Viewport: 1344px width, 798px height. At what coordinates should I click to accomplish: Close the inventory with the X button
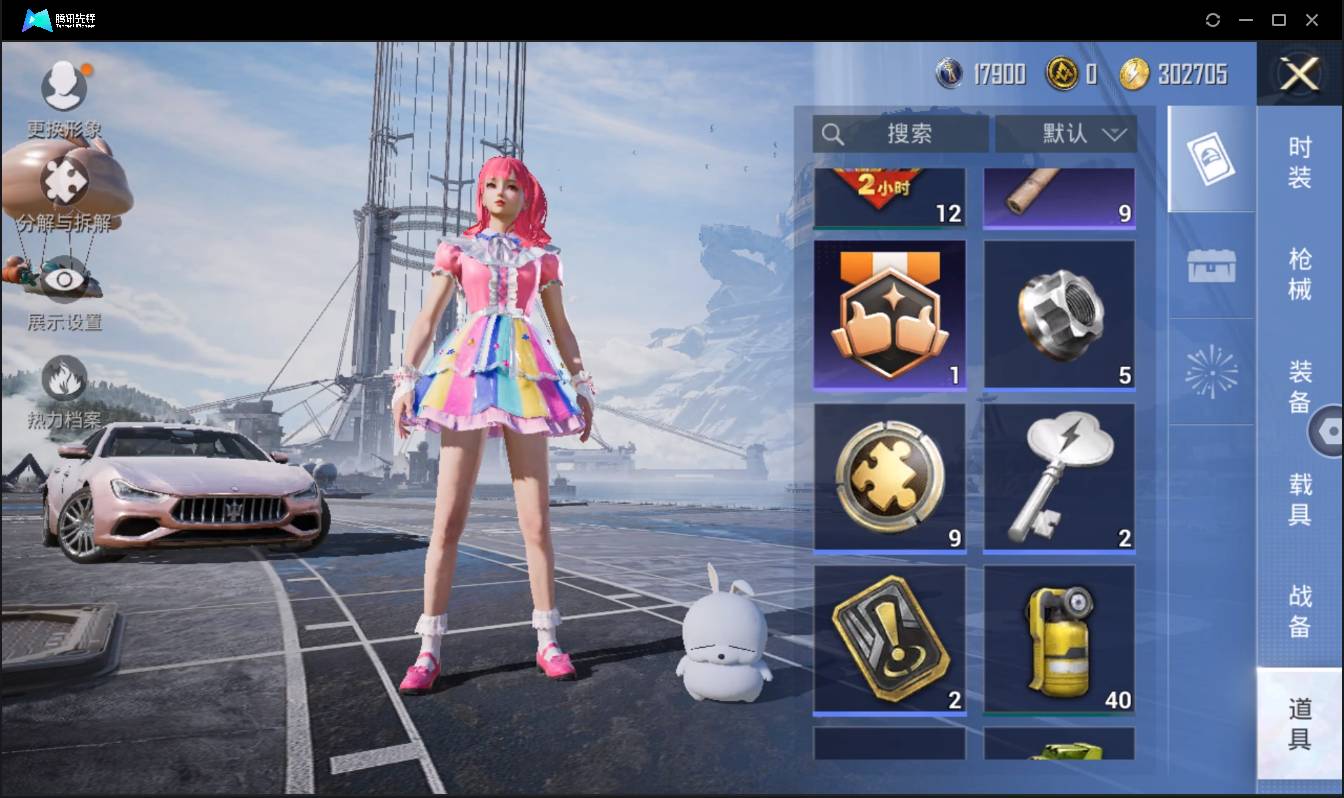(x=1299, y=74)
